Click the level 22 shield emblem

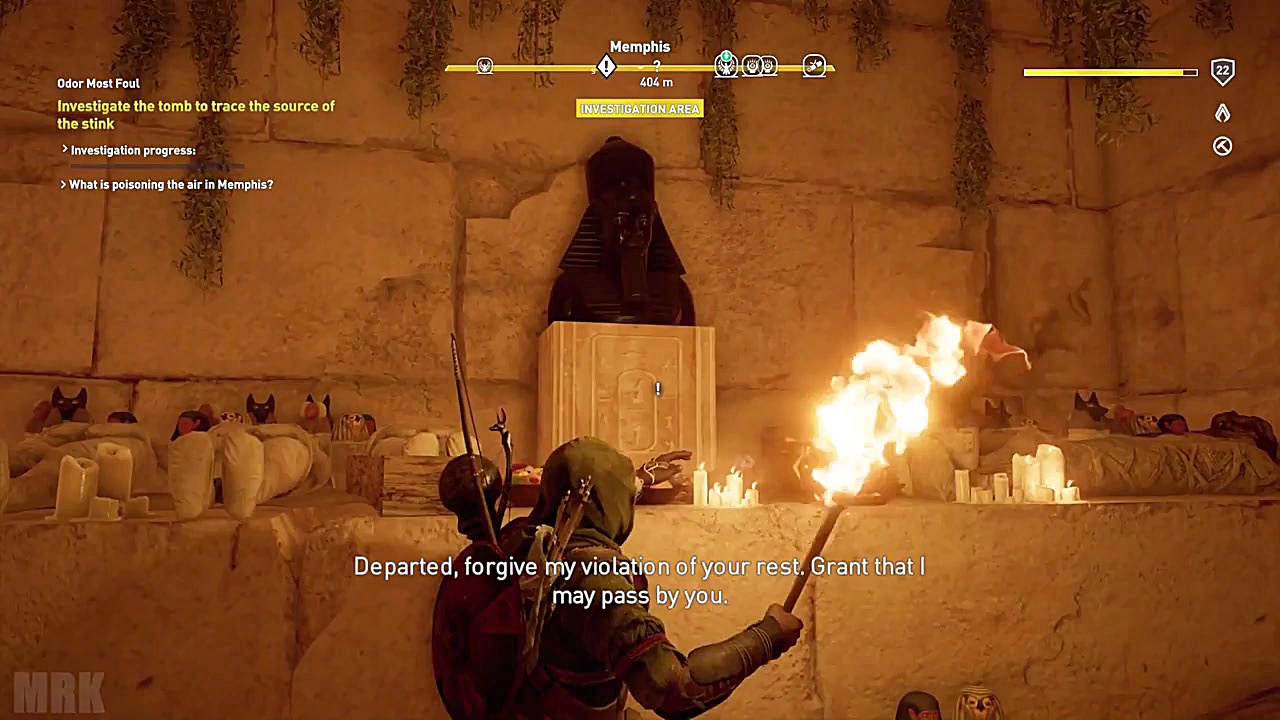[x=1222, y=71]
